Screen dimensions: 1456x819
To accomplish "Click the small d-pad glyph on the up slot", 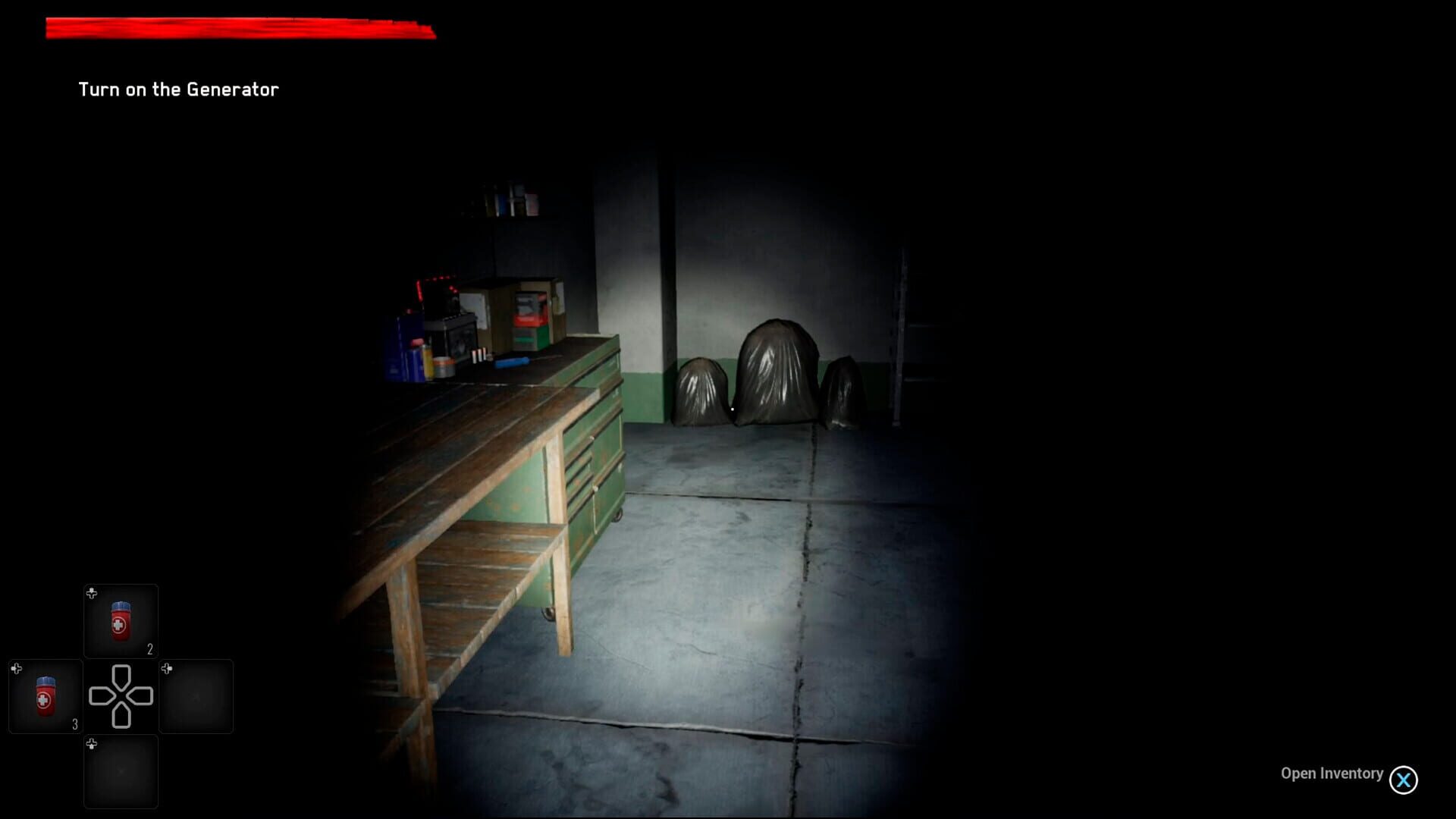I will tap(91, 594).
